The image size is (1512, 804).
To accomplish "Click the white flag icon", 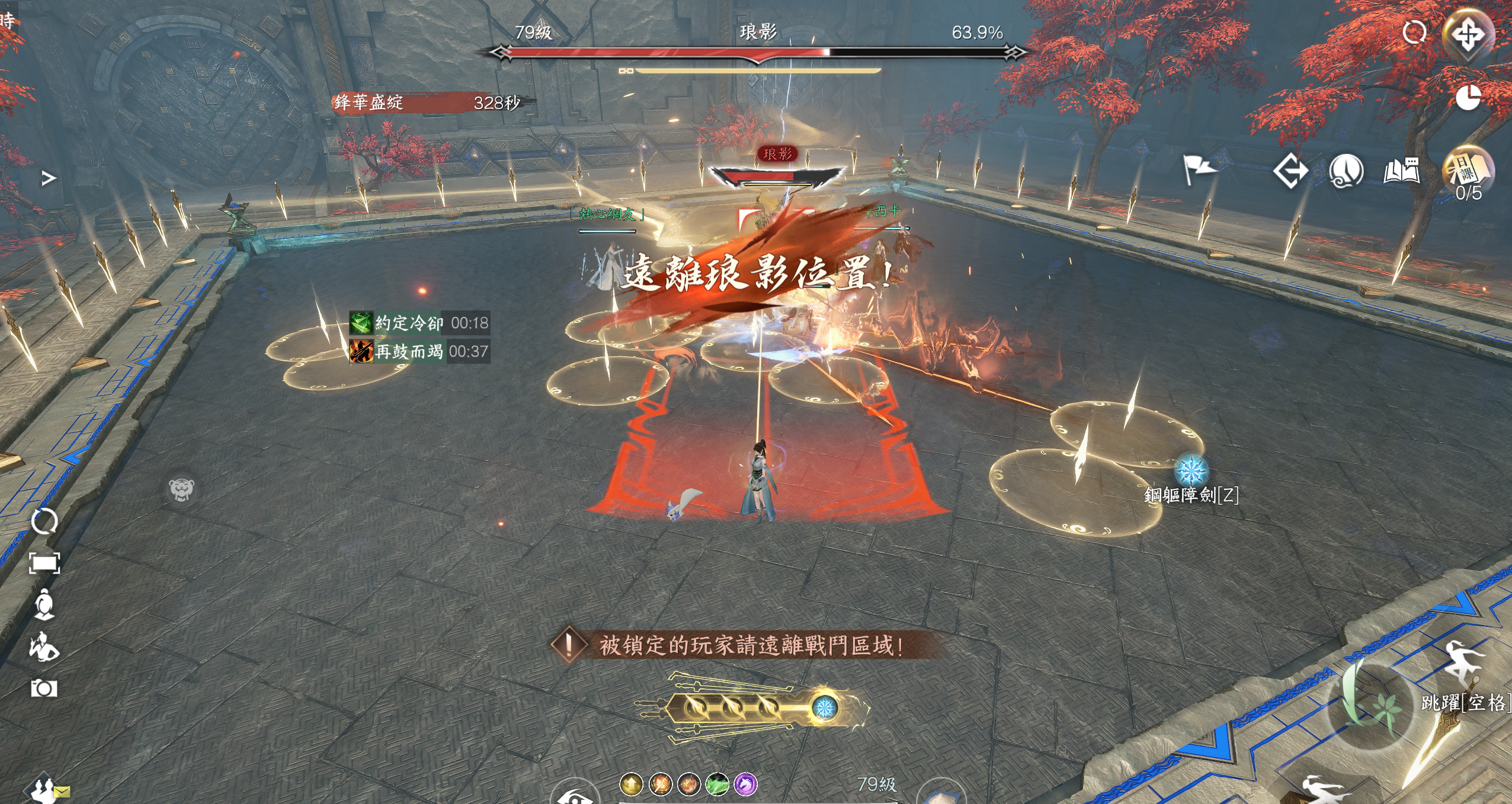I will click(x=1199, y=169).
